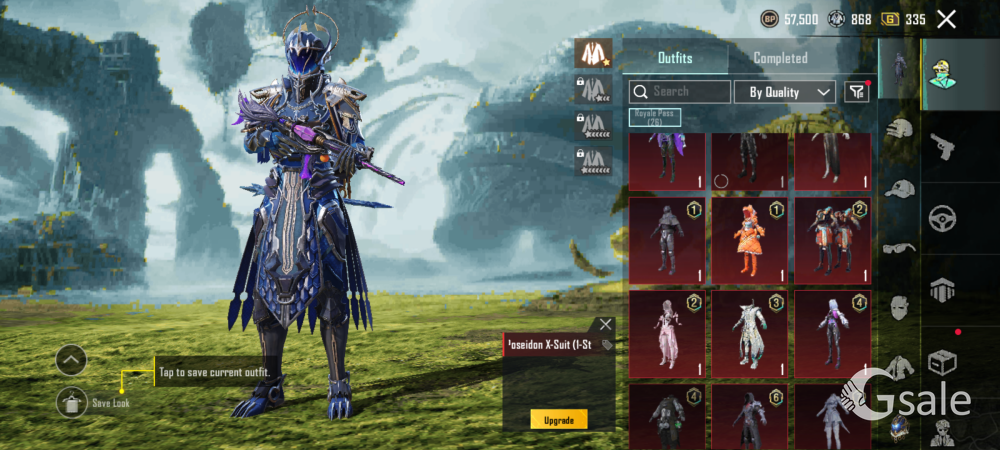Viewport: 1000px width, 450px height.
Task: Pick the pink gown outfit
Action: tap(666, 333)
